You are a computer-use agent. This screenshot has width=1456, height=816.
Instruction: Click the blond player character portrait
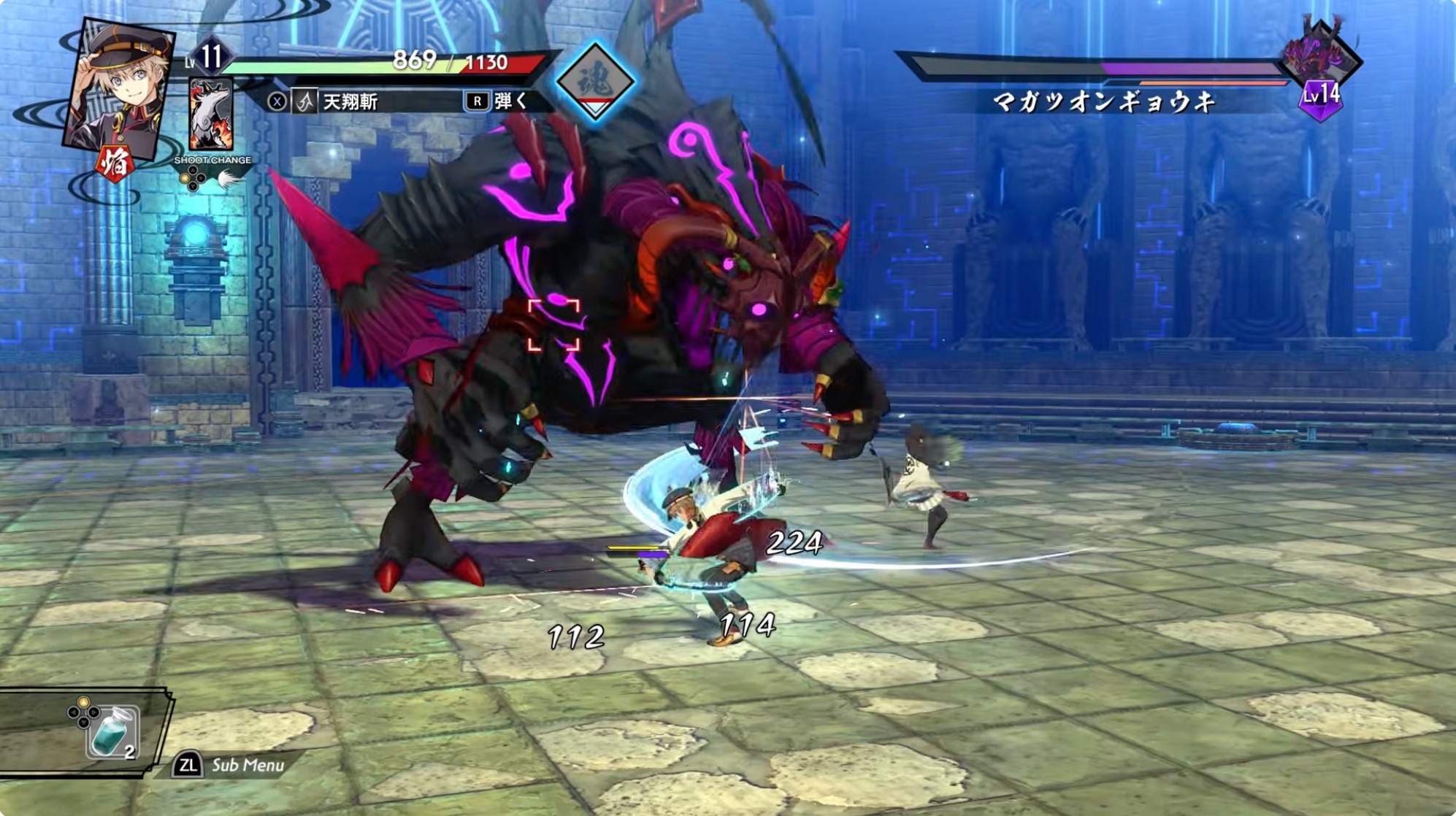119,86
